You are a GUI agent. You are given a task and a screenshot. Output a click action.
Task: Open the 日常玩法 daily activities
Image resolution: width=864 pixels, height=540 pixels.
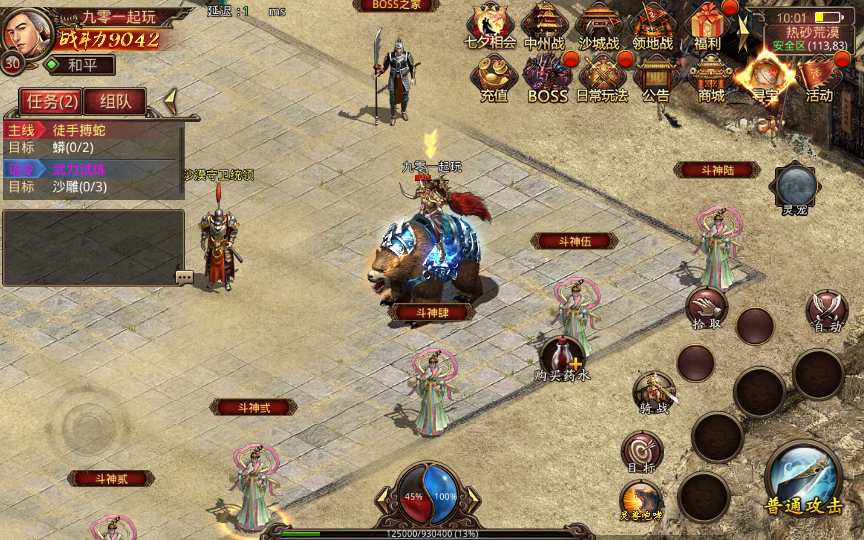point(602,76)
